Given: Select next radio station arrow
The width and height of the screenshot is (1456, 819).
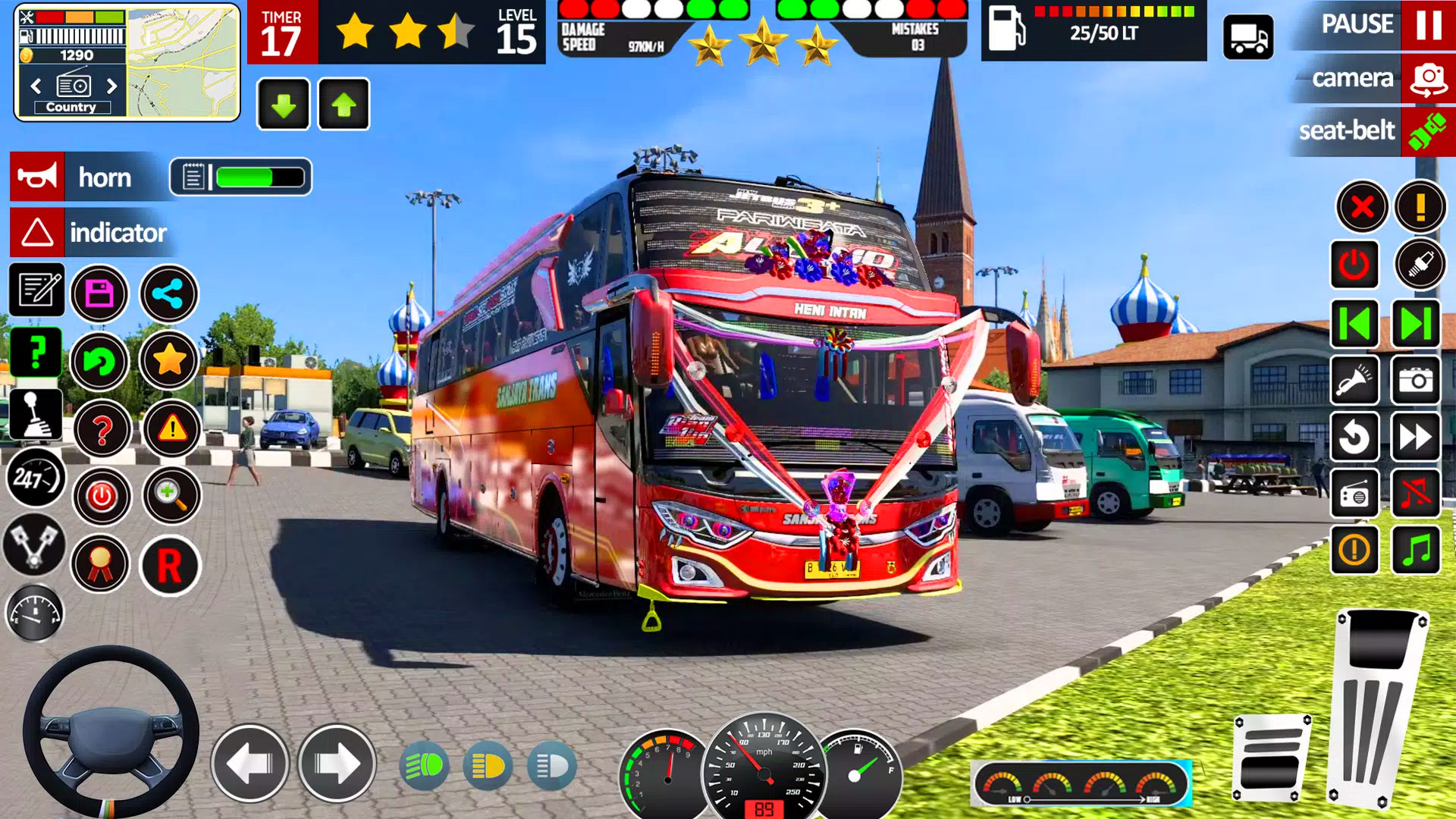Looking at the screenshot, I should [112, 86].
